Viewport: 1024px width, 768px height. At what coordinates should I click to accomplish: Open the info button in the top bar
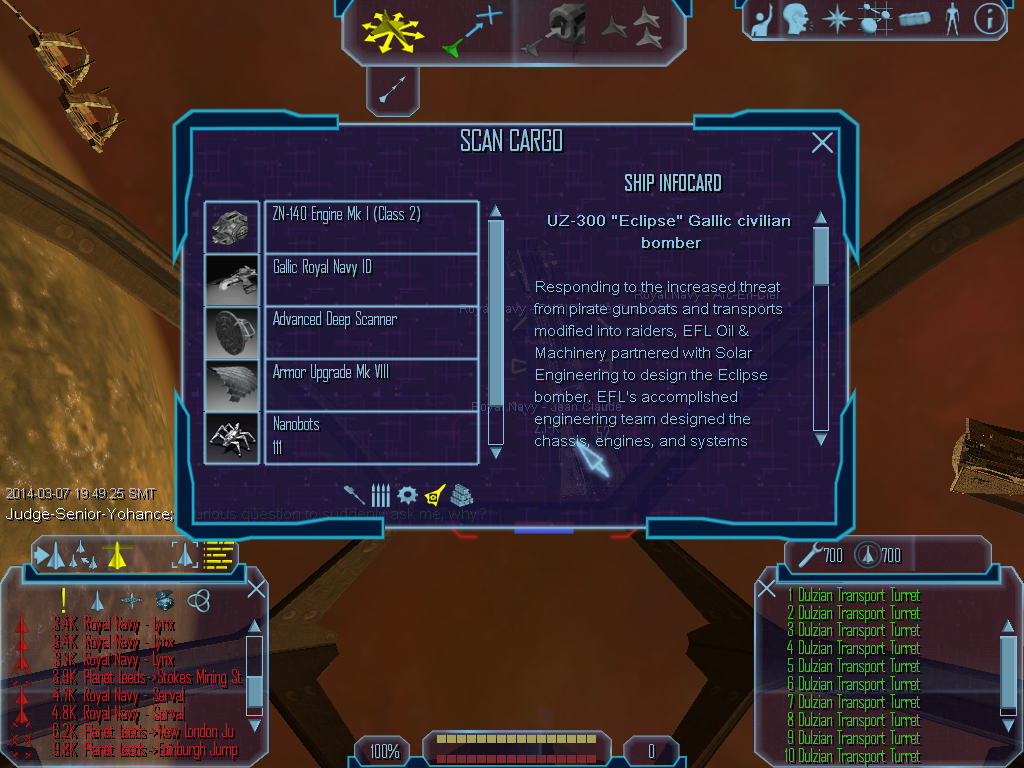pyautogui.click(x=988, y=19)
